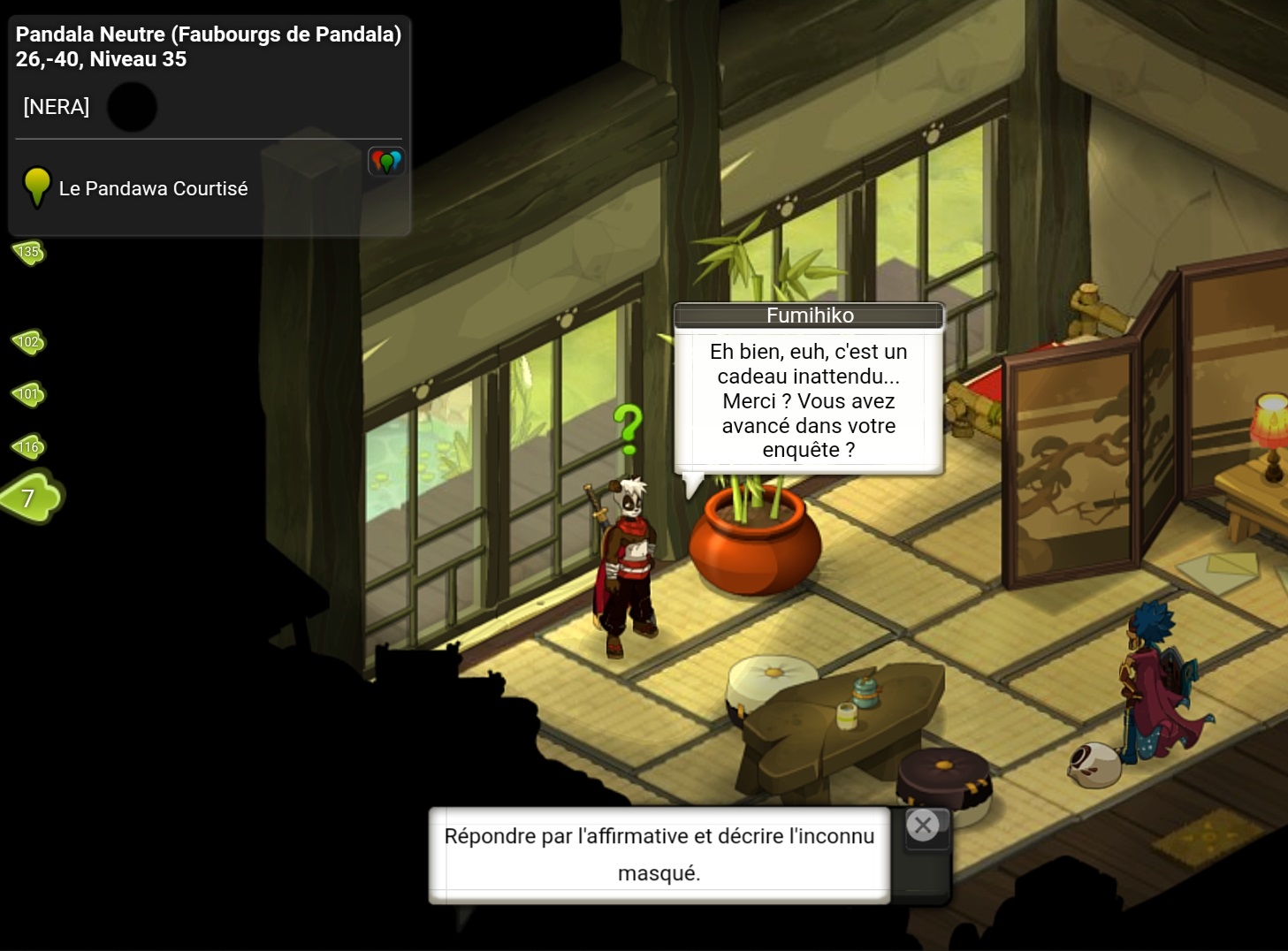
Task: Click the green marker numbered 102
Action: 28,342
